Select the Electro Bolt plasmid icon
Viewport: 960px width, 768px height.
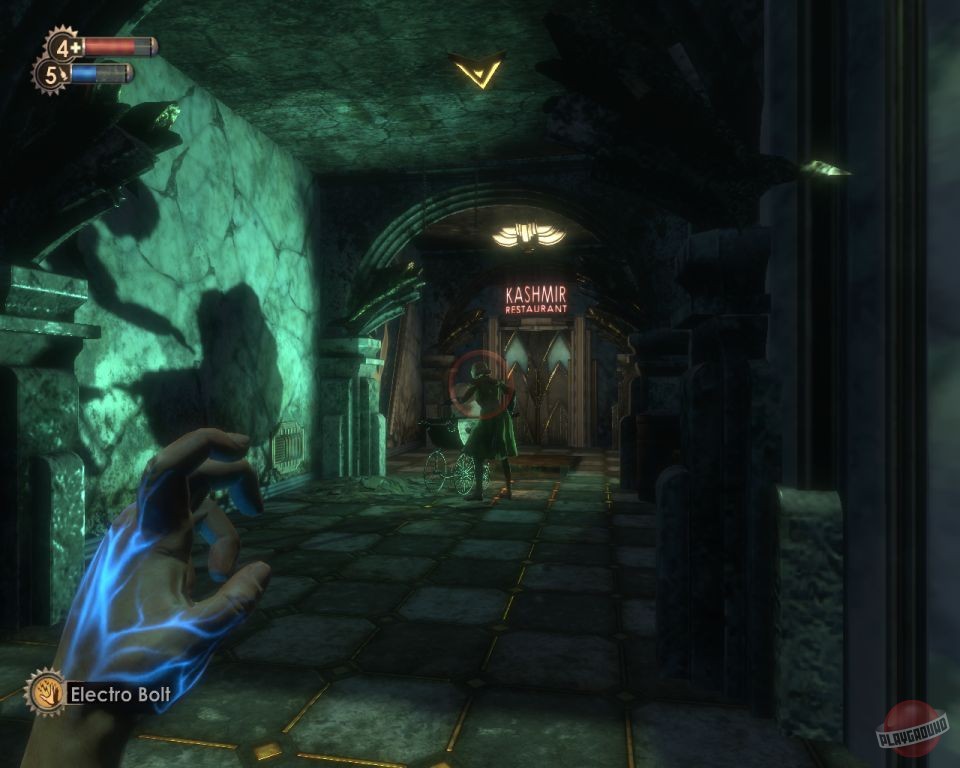(45, 692)
